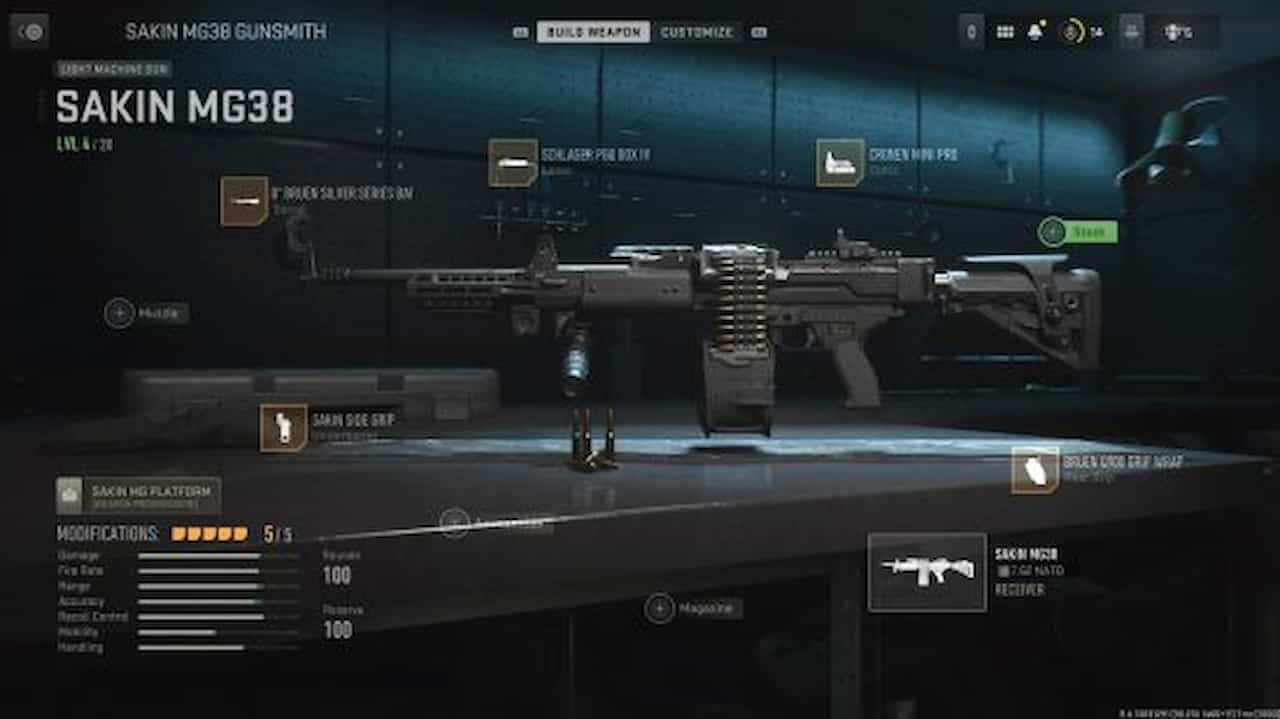The width and height of the screenshot is (1280, 719).
Task: Open the Bruen Q900 Grip Wrap slot
Action: tap(1035, 470)
